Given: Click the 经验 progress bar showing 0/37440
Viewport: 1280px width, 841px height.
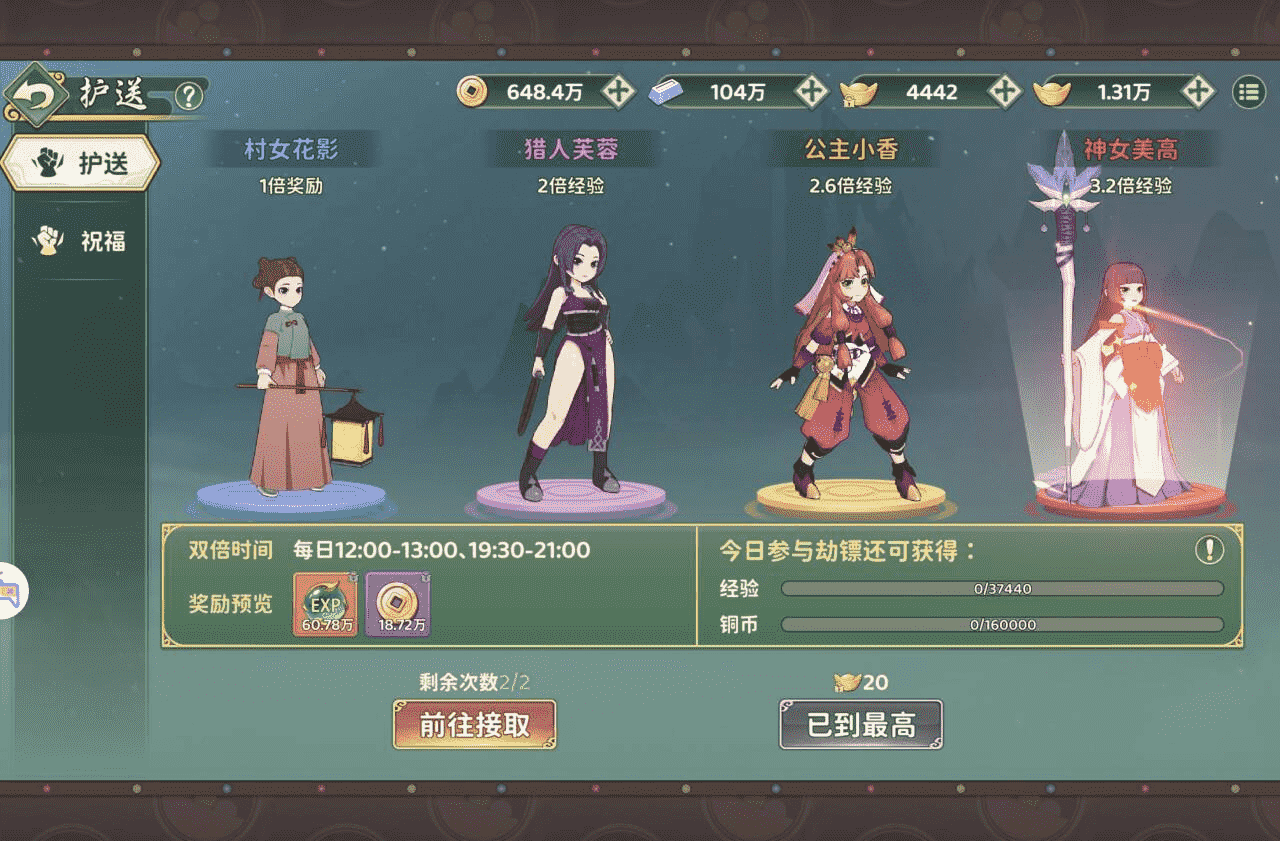Looking at the screenshot, I should point(1000,589).
